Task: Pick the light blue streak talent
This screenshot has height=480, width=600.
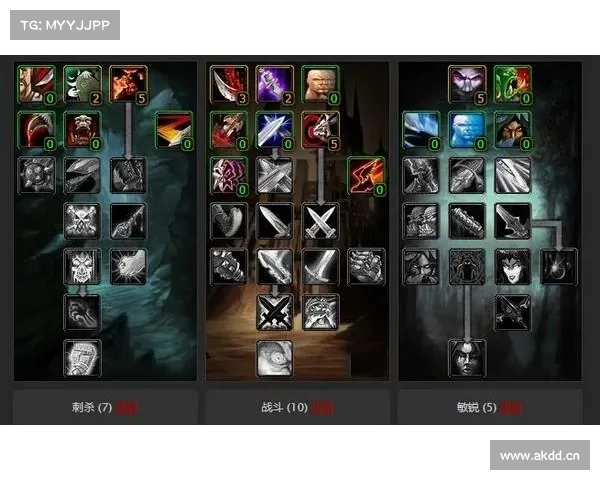Action: point(421,129)
